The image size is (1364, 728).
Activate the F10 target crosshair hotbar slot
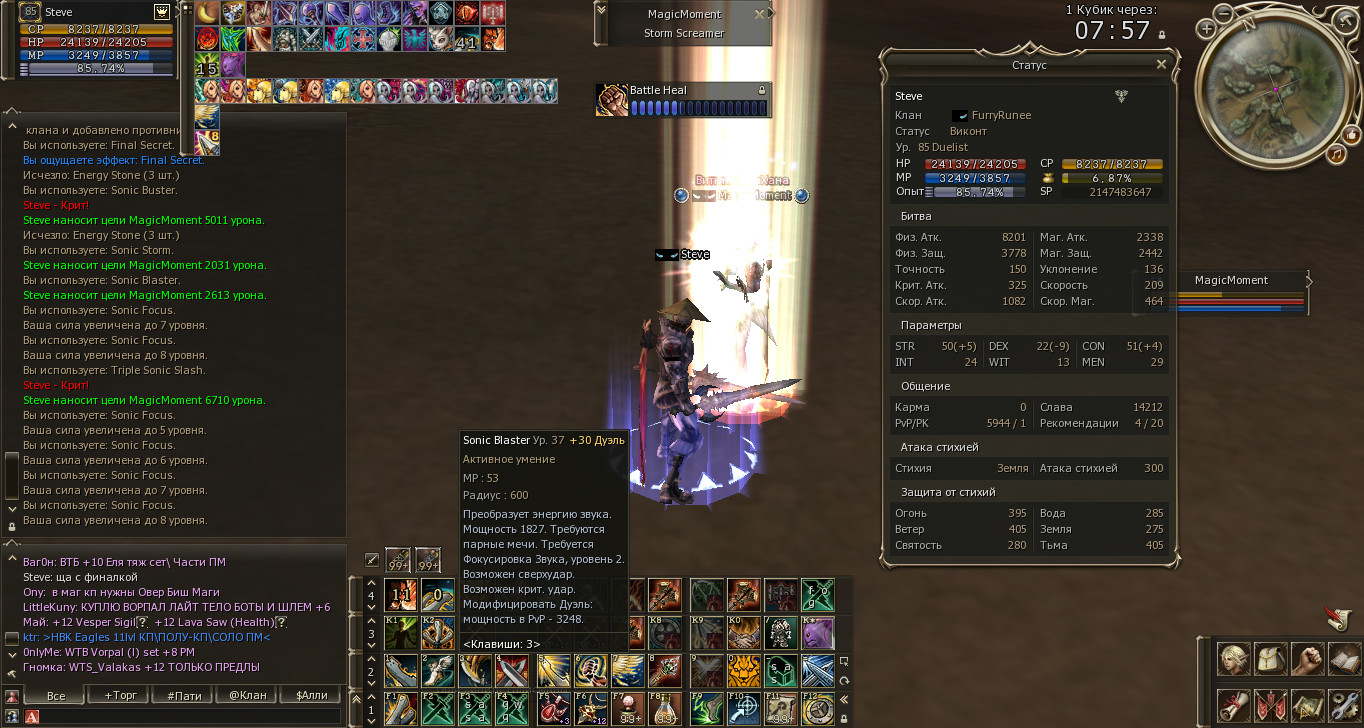tap(742, 708)
